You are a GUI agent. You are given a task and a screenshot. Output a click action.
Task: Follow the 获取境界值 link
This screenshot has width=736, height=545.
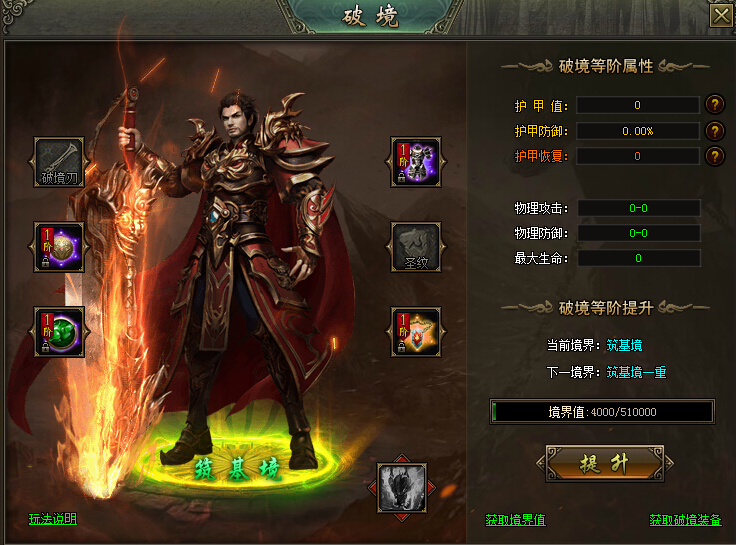tap(515, 520)
